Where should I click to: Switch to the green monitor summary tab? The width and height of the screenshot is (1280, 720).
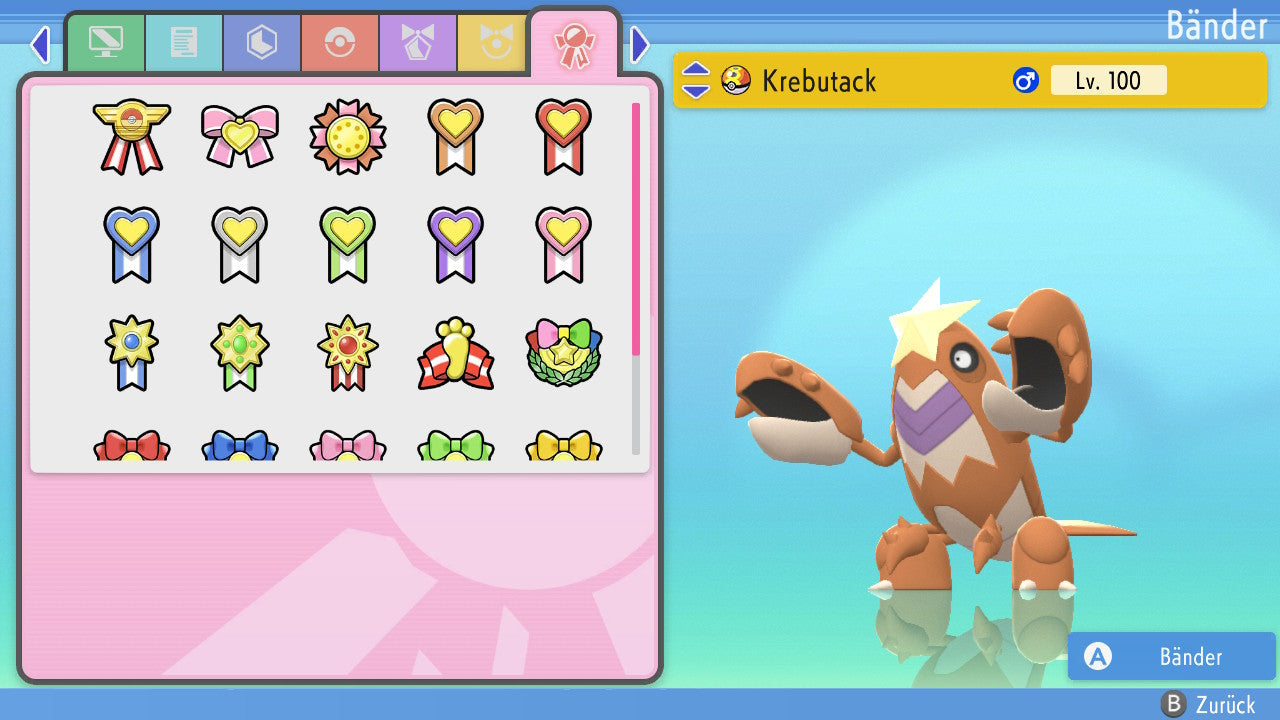coord(106,42)
